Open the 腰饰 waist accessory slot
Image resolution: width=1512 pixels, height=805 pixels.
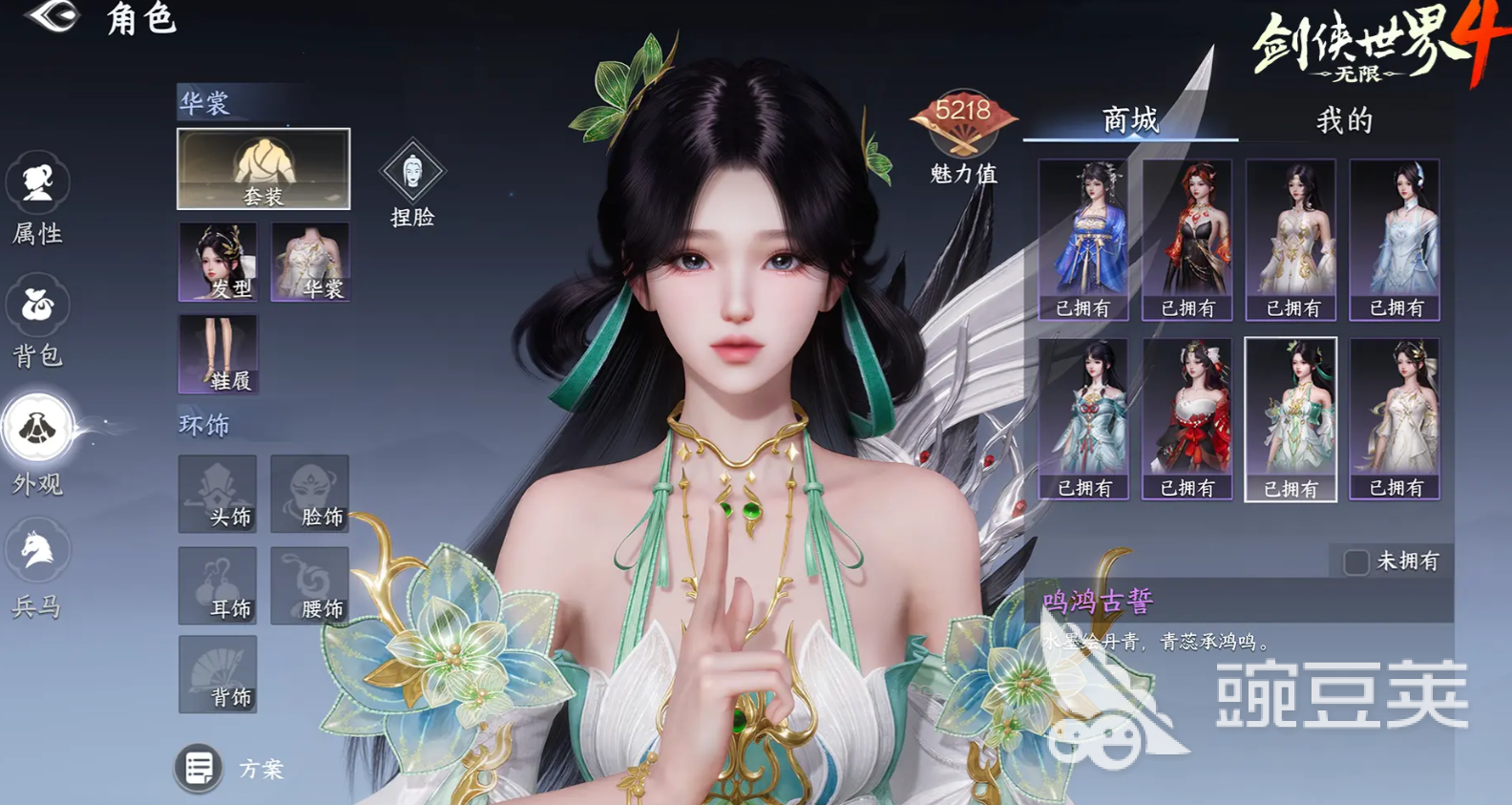[x=310, y=585]
